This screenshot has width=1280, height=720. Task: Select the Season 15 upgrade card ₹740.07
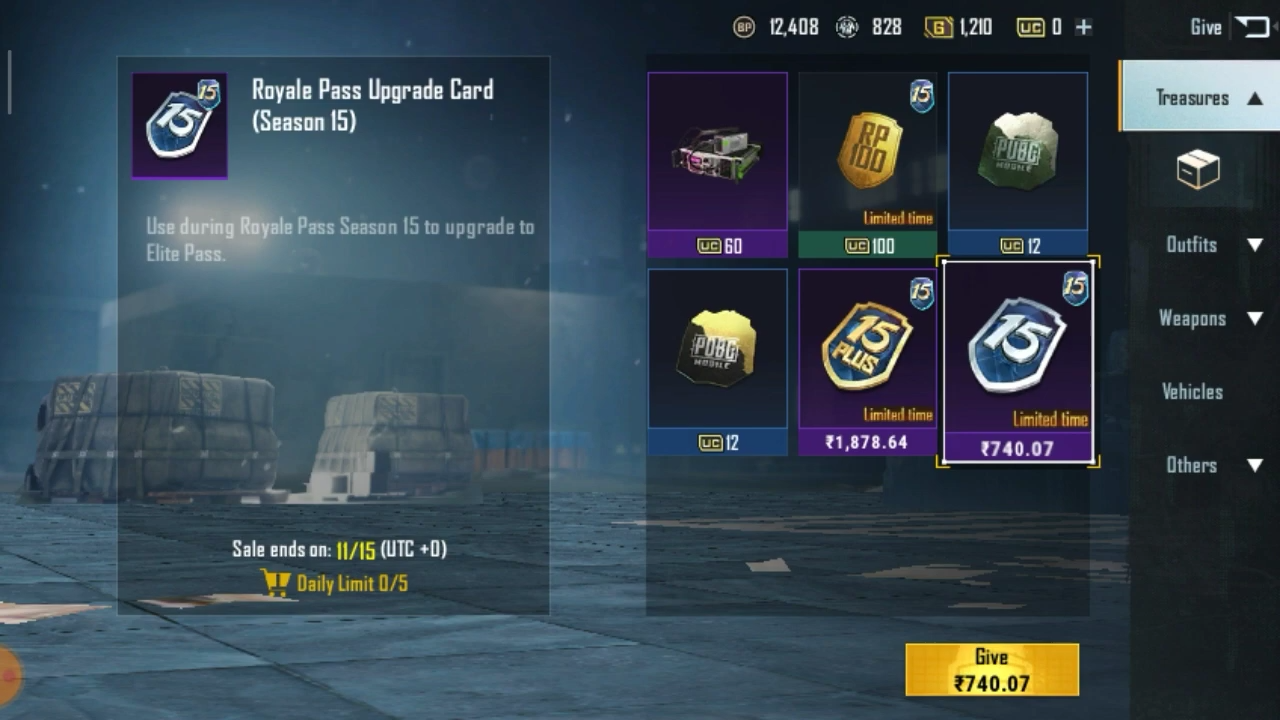point(1018,361)
